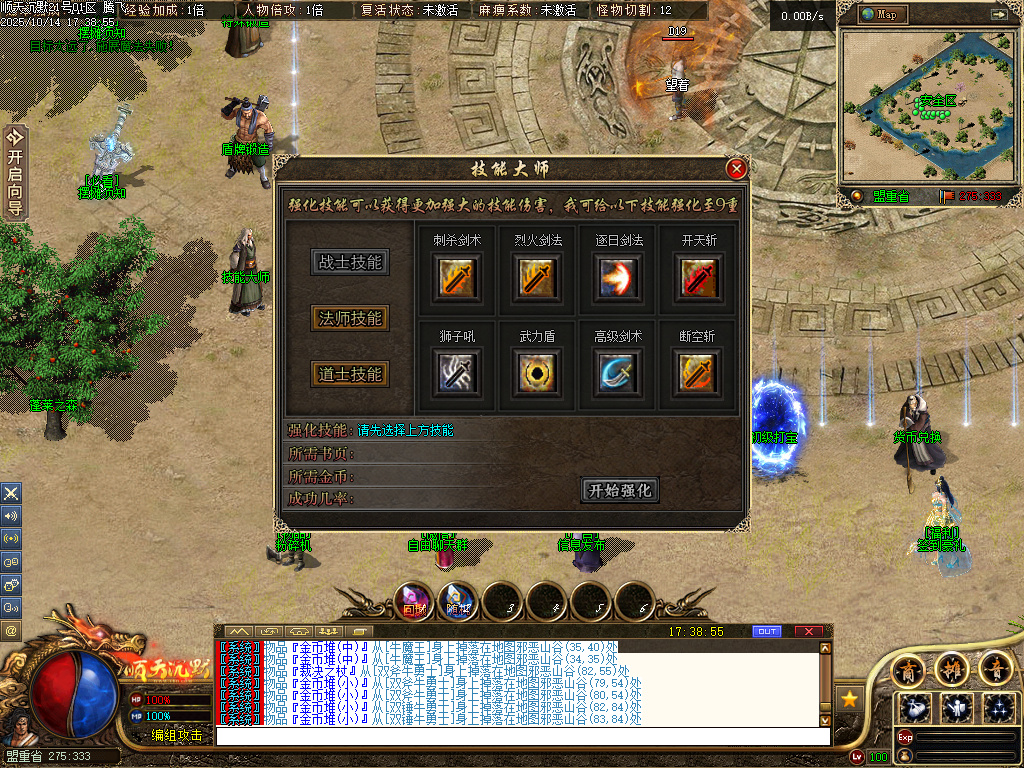The width and height of the screenshot is (1024, 768).
Task: Switch to 道士技能 taoist skills
Action: pos(349,374)
